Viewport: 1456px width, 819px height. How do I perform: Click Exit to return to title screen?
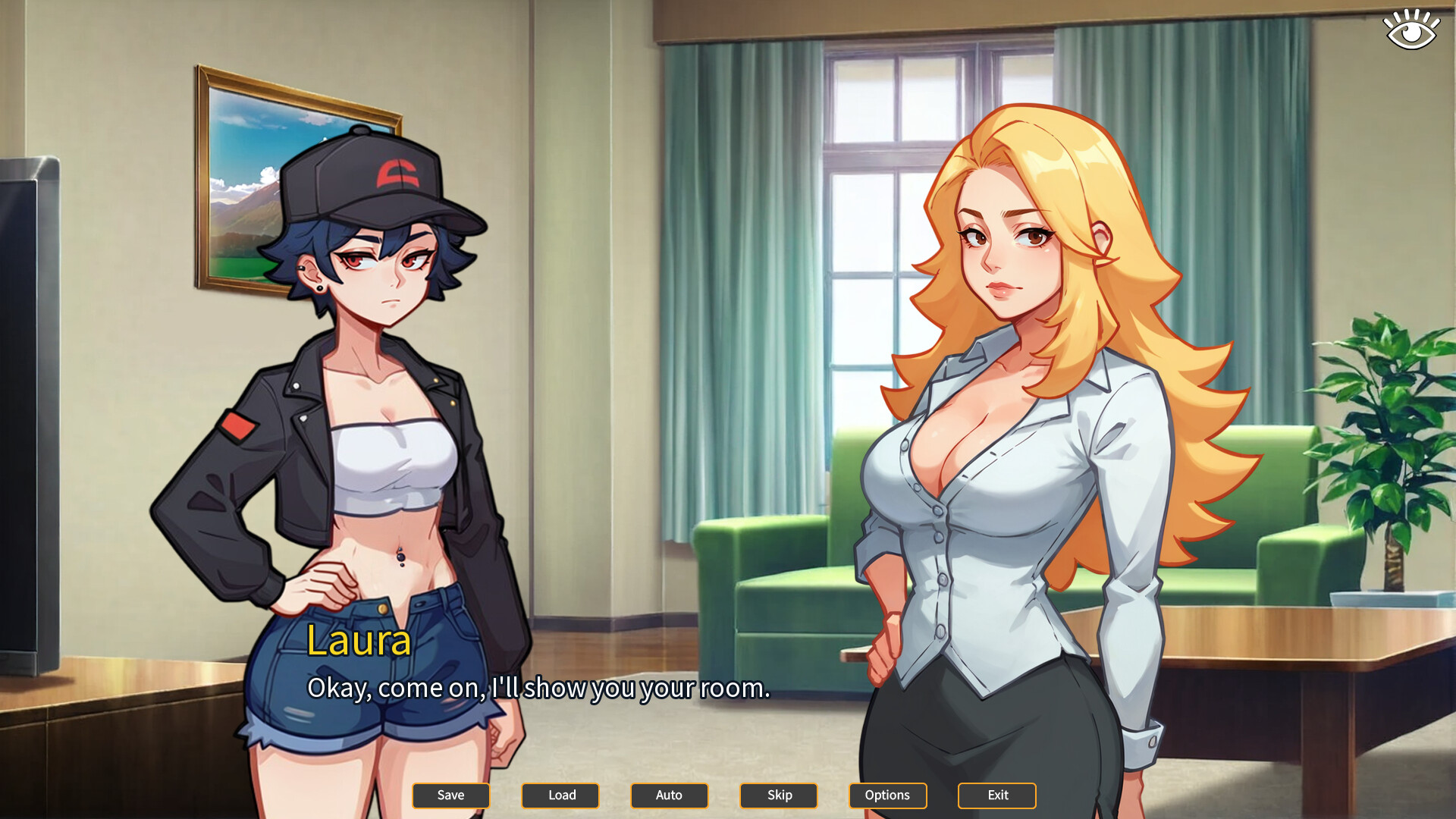pyautogui.click(x=996, y=795)
